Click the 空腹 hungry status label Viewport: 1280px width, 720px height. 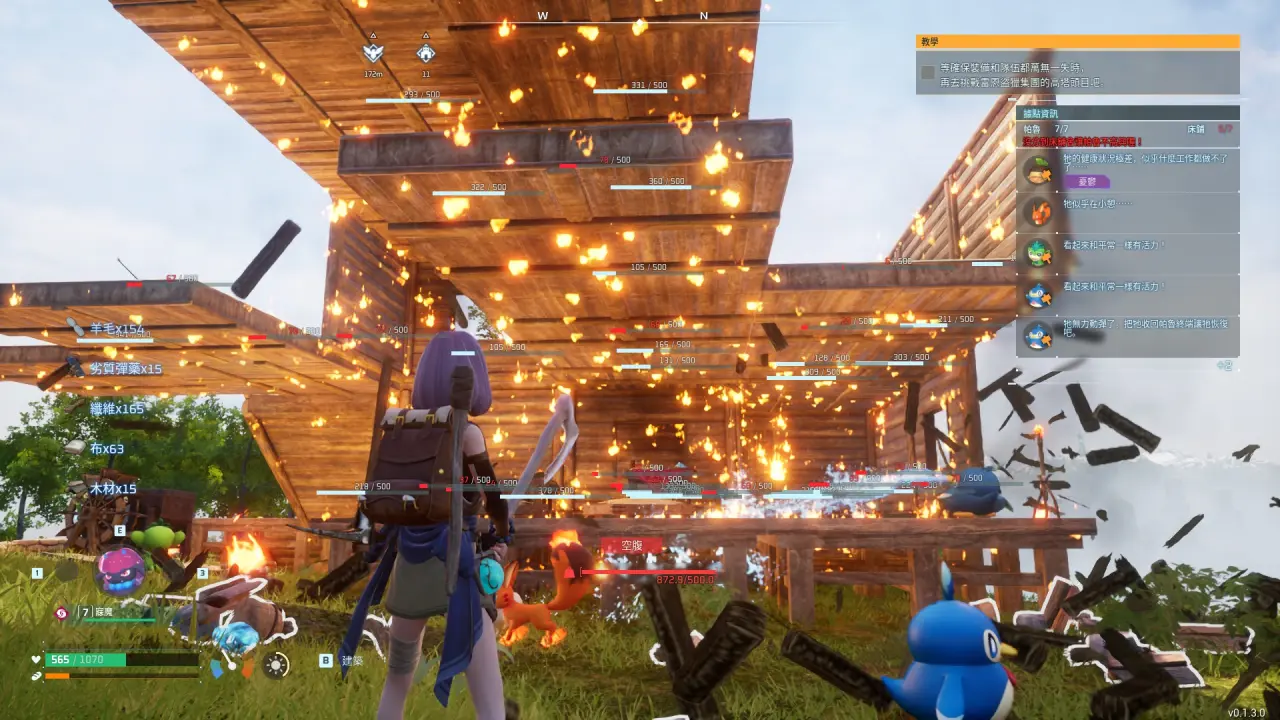pyautogui.click(x=632, y=546)
